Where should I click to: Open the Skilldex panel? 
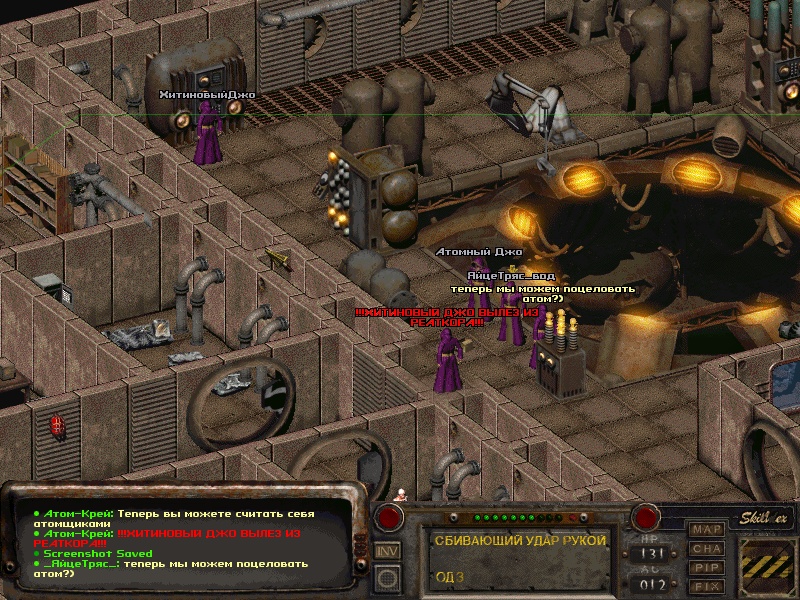click(x=766, y=517)
